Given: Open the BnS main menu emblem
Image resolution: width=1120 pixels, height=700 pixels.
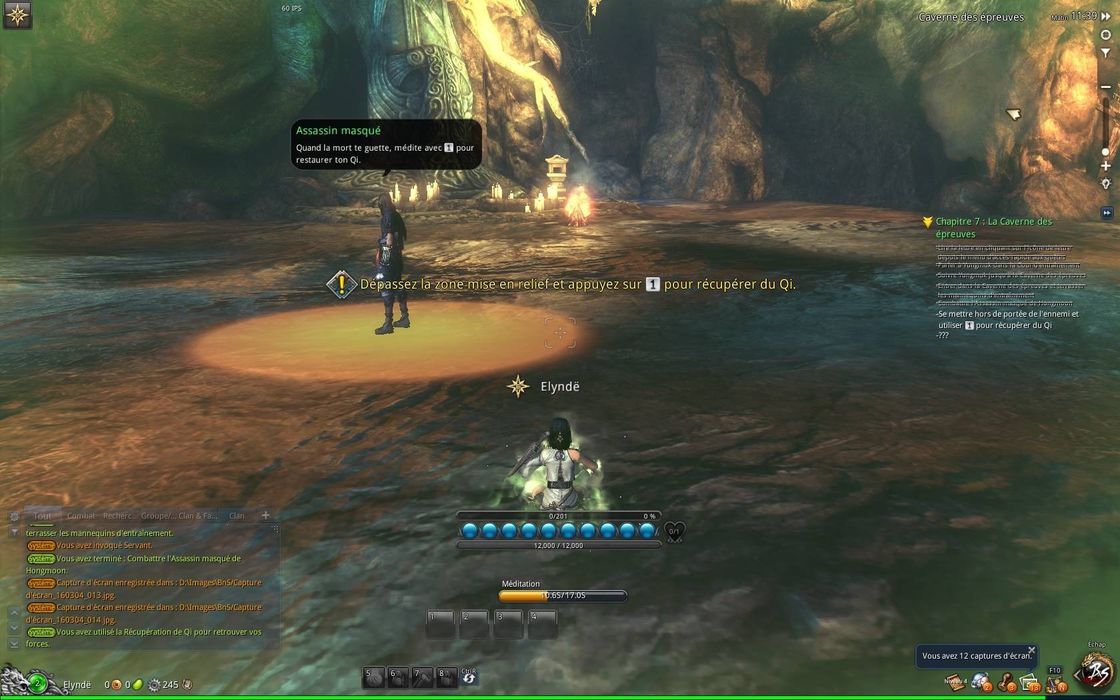Looking at the screenshot, I should pos(1096,671).
